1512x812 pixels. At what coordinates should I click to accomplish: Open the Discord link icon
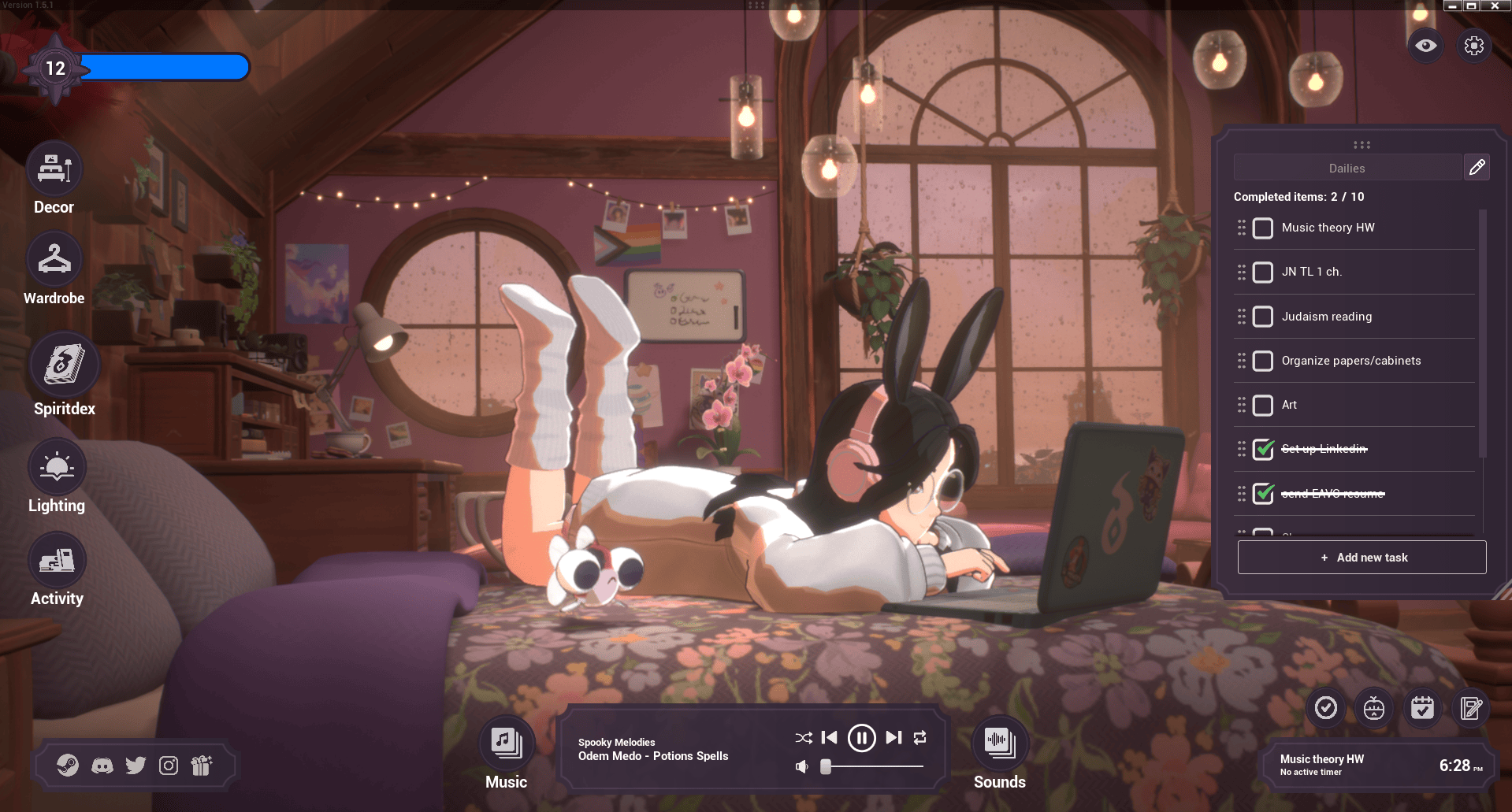[x=102, y=765]
